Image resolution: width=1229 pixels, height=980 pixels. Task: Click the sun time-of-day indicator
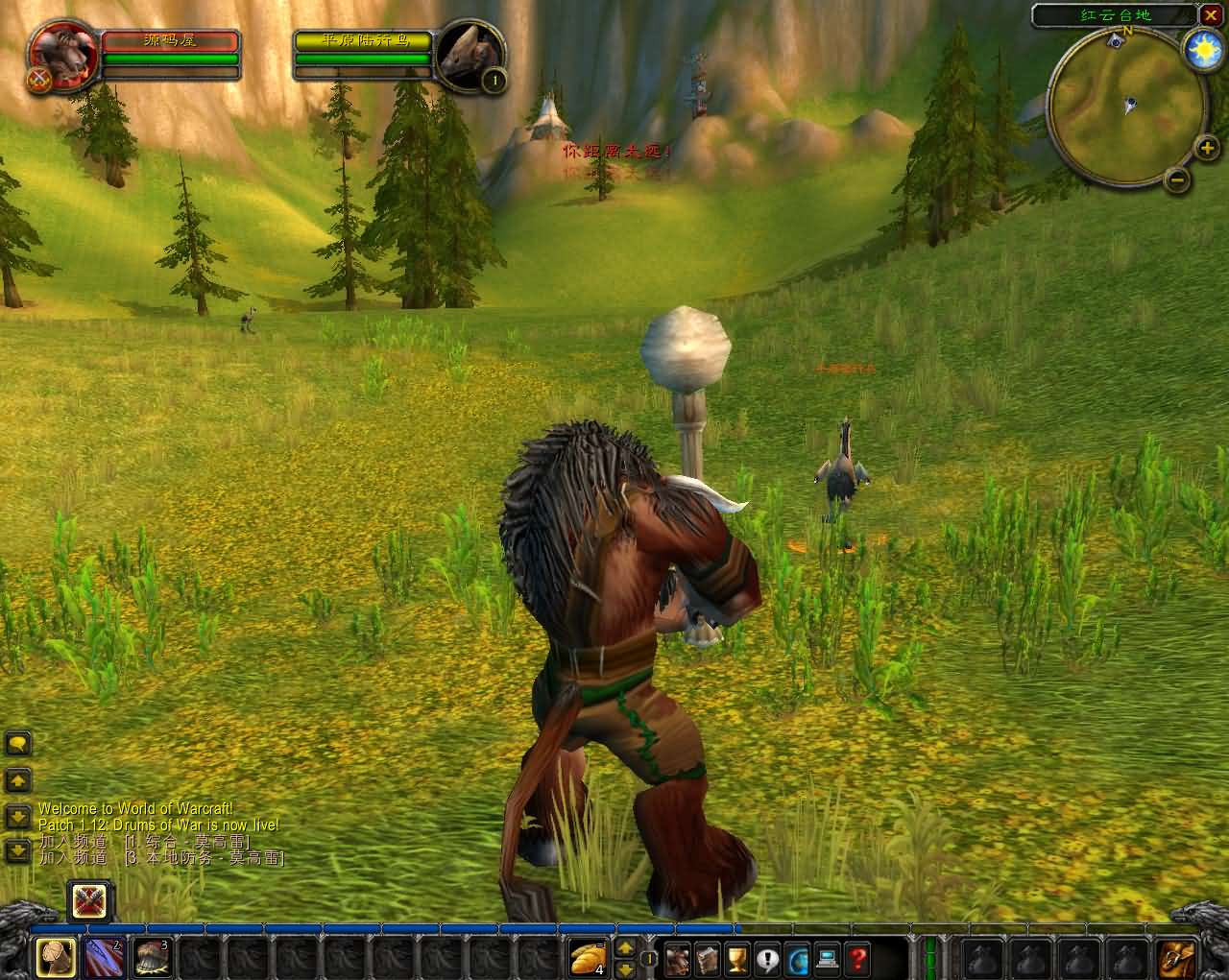[x=1200, y=48]
